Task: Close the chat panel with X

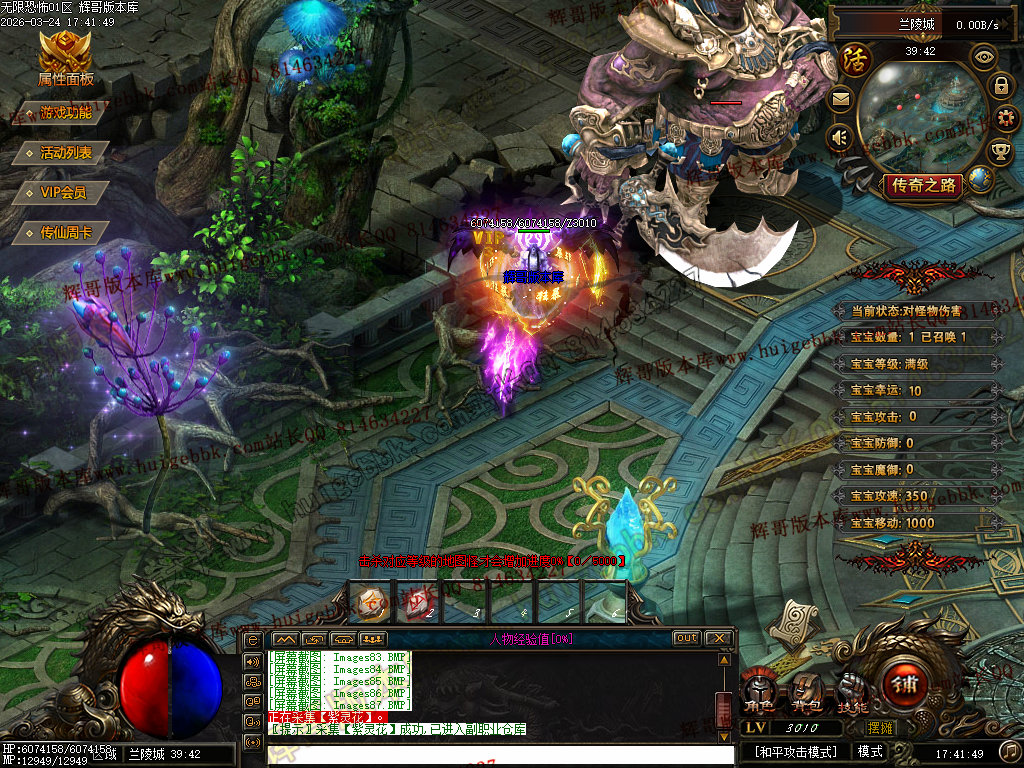Action: 719,638
